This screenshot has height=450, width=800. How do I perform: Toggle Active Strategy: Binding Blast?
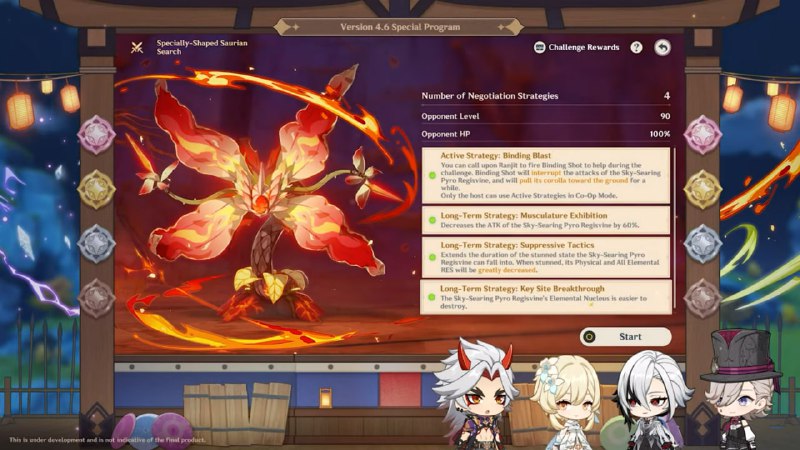click(x=430, y=156)
